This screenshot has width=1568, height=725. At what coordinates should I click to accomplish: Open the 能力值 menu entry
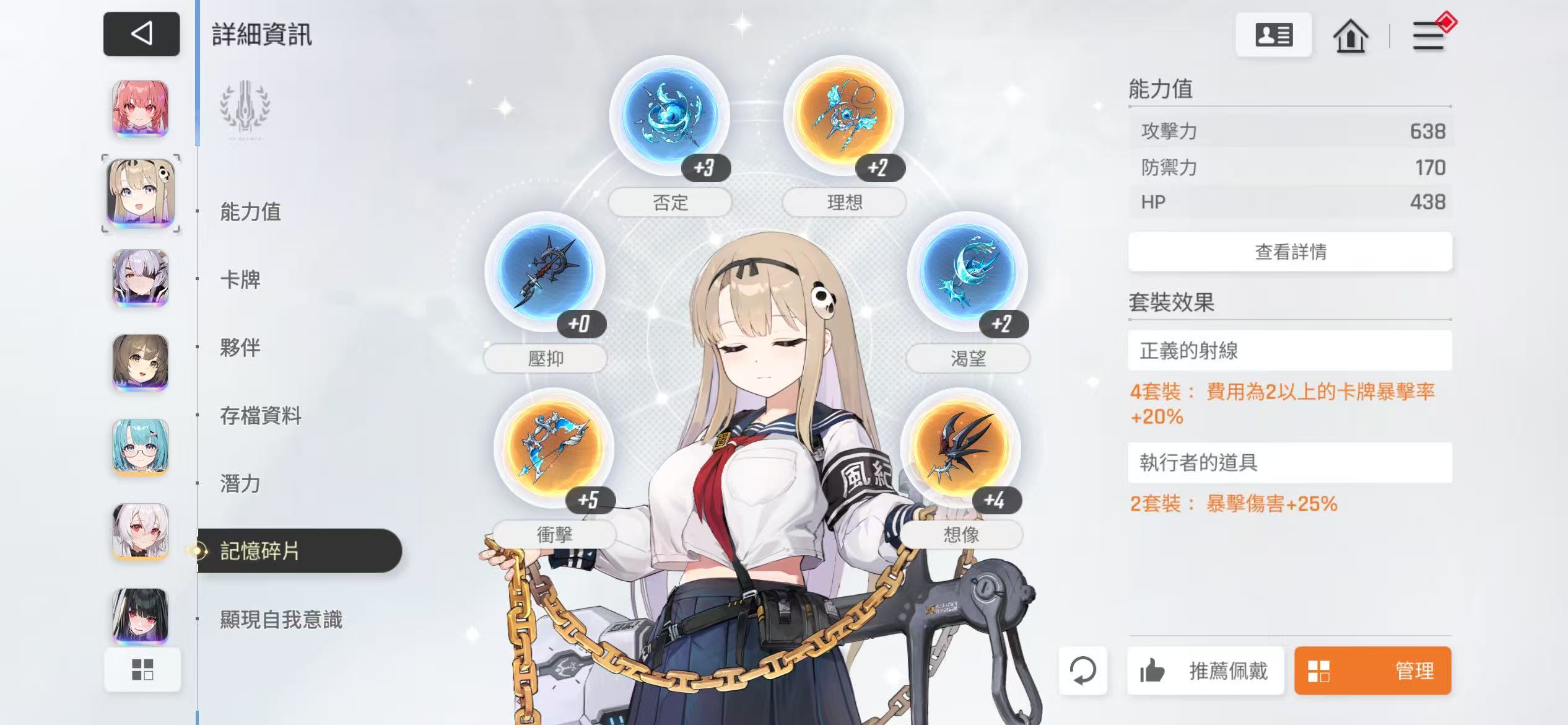tap(250, 211)
